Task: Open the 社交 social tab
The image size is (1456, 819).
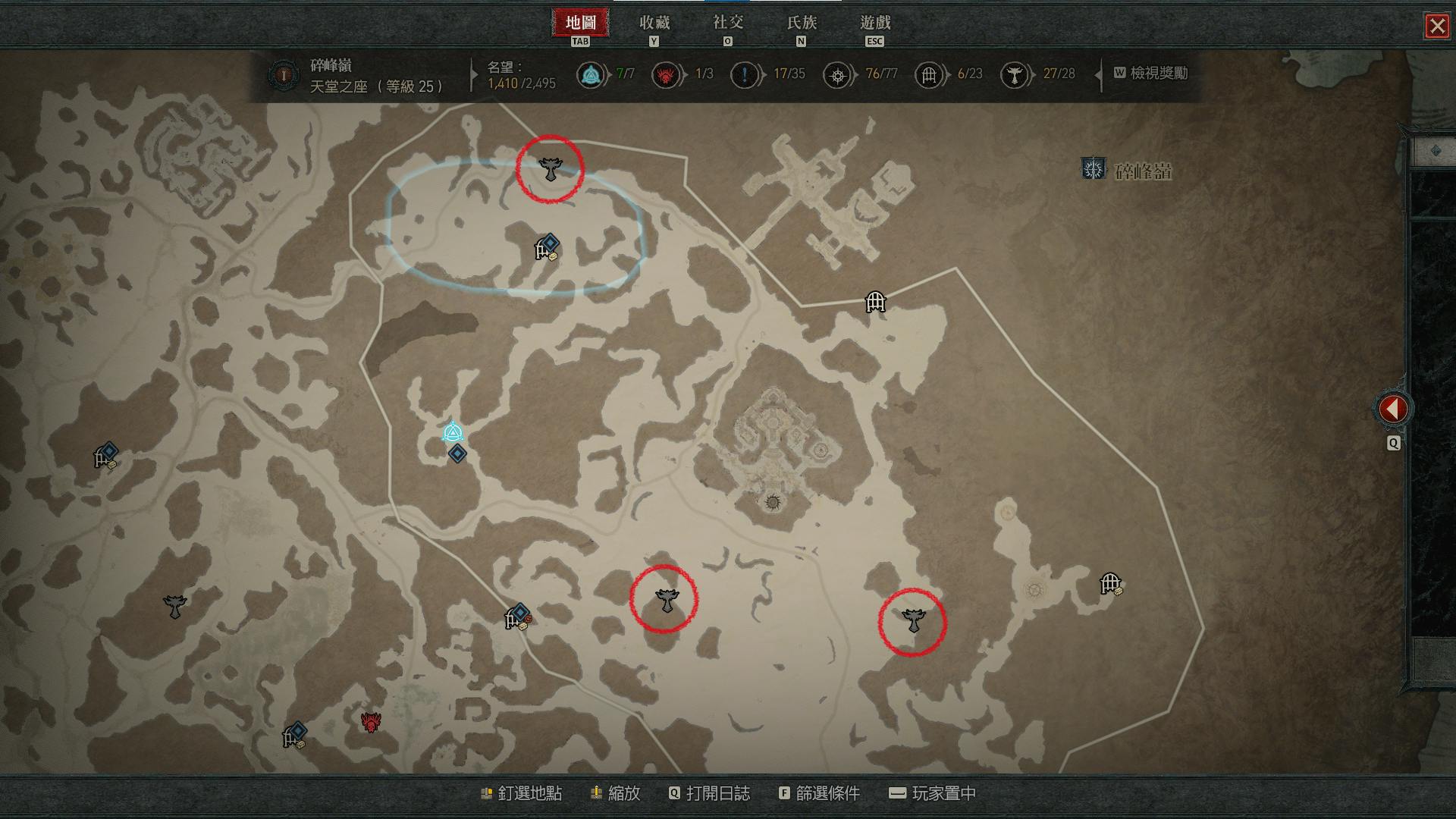Action: (x=727, y=23)
